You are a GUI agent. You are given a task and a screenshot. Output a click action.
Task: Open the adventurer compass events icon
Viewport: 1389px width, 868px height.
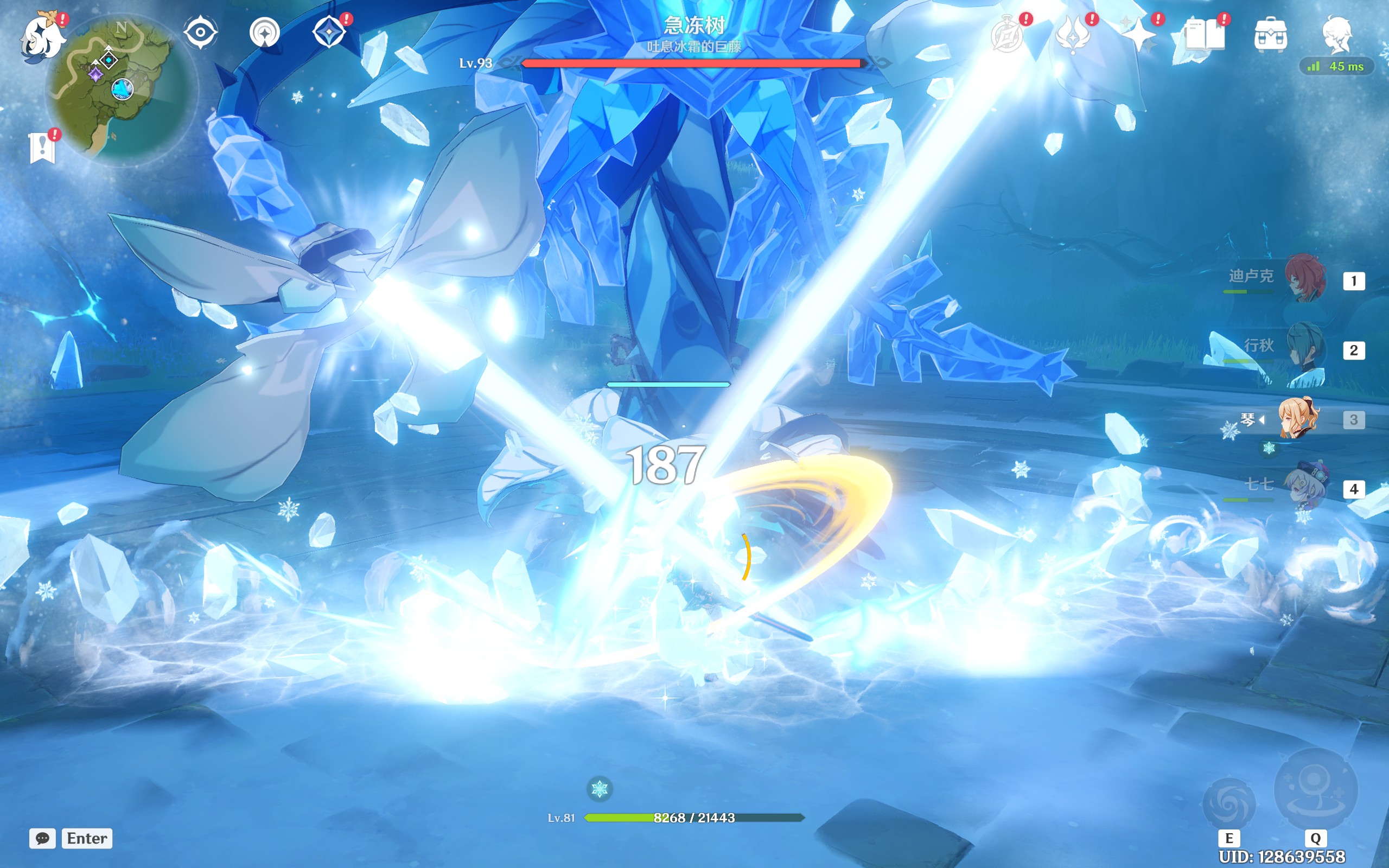click(1008, 36)
